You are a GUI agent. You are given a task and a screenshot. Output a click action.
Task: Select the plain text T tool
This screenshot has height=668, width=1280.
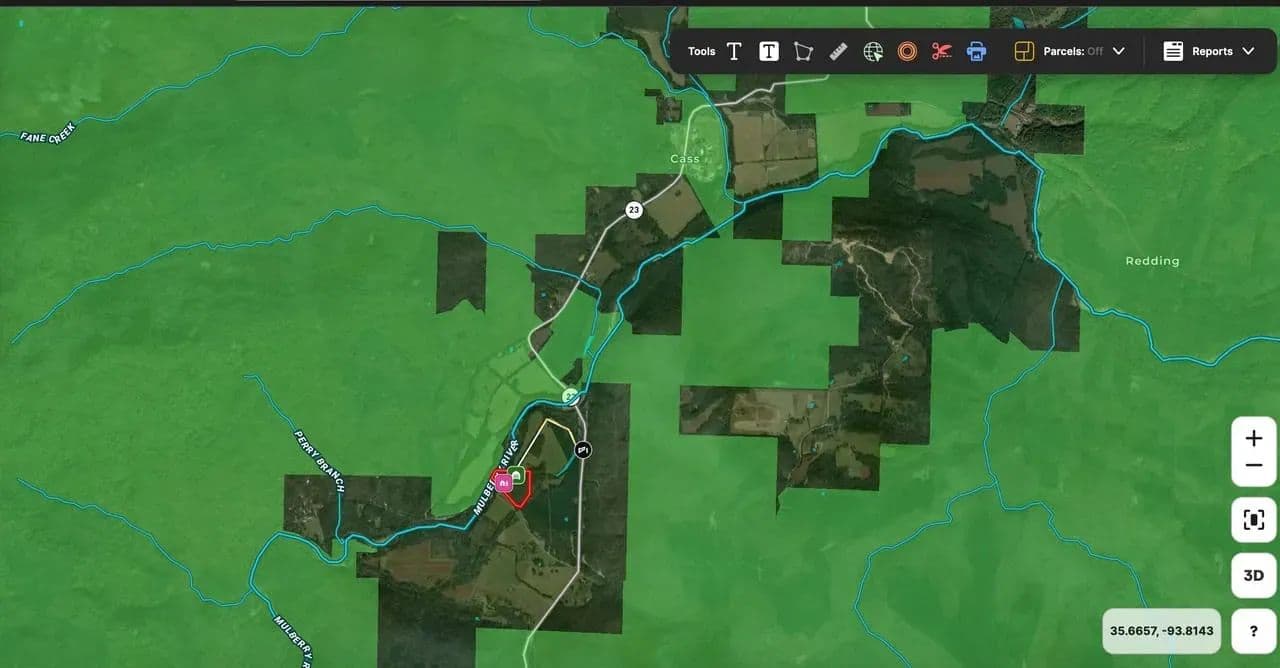(x=734, y=52)
